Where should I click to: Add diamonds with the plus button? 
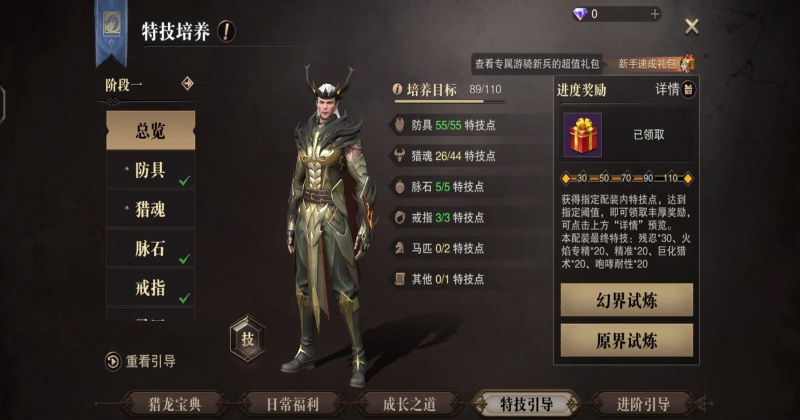655,14
